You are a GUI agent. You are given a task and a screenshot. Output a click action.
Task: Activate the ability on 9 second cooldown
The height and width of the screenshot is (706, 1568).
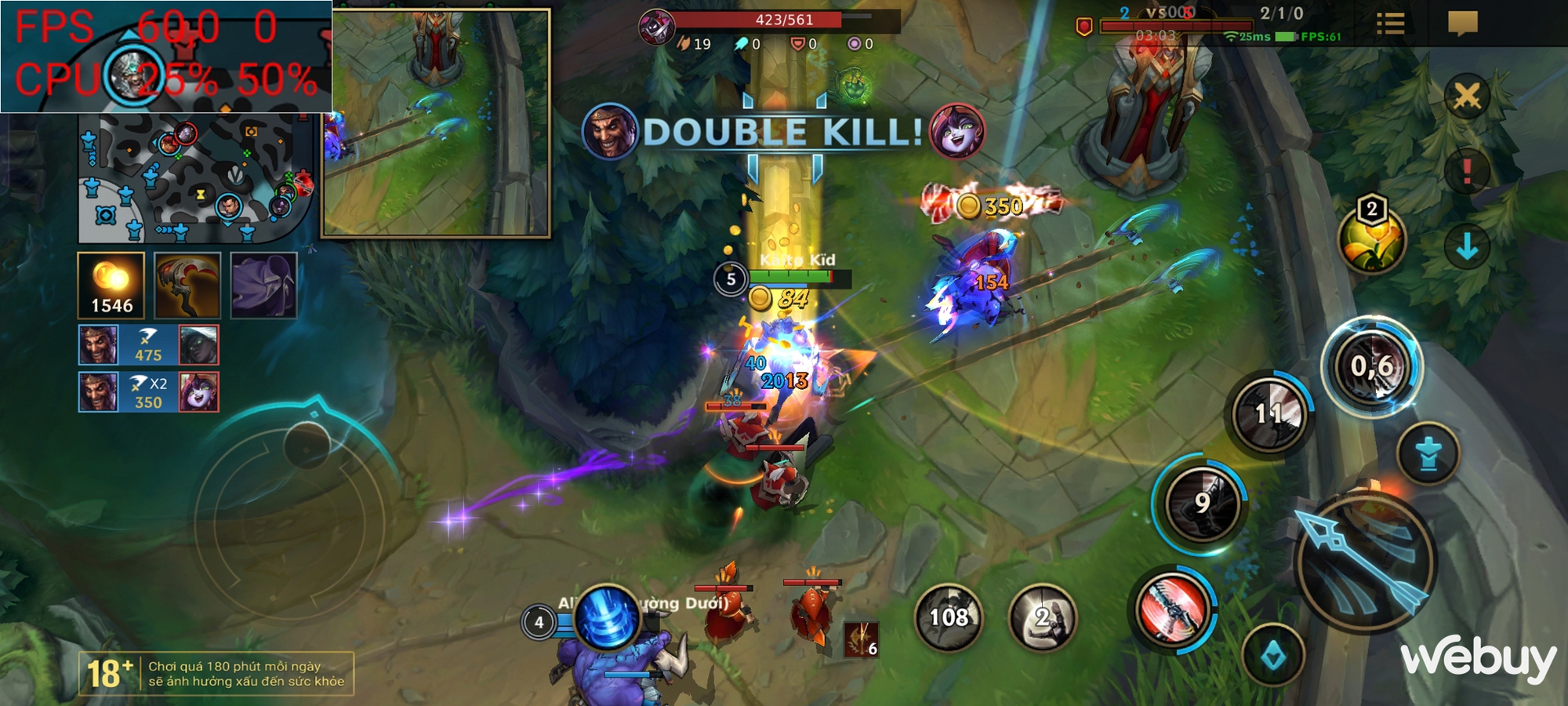point(1202,503)
